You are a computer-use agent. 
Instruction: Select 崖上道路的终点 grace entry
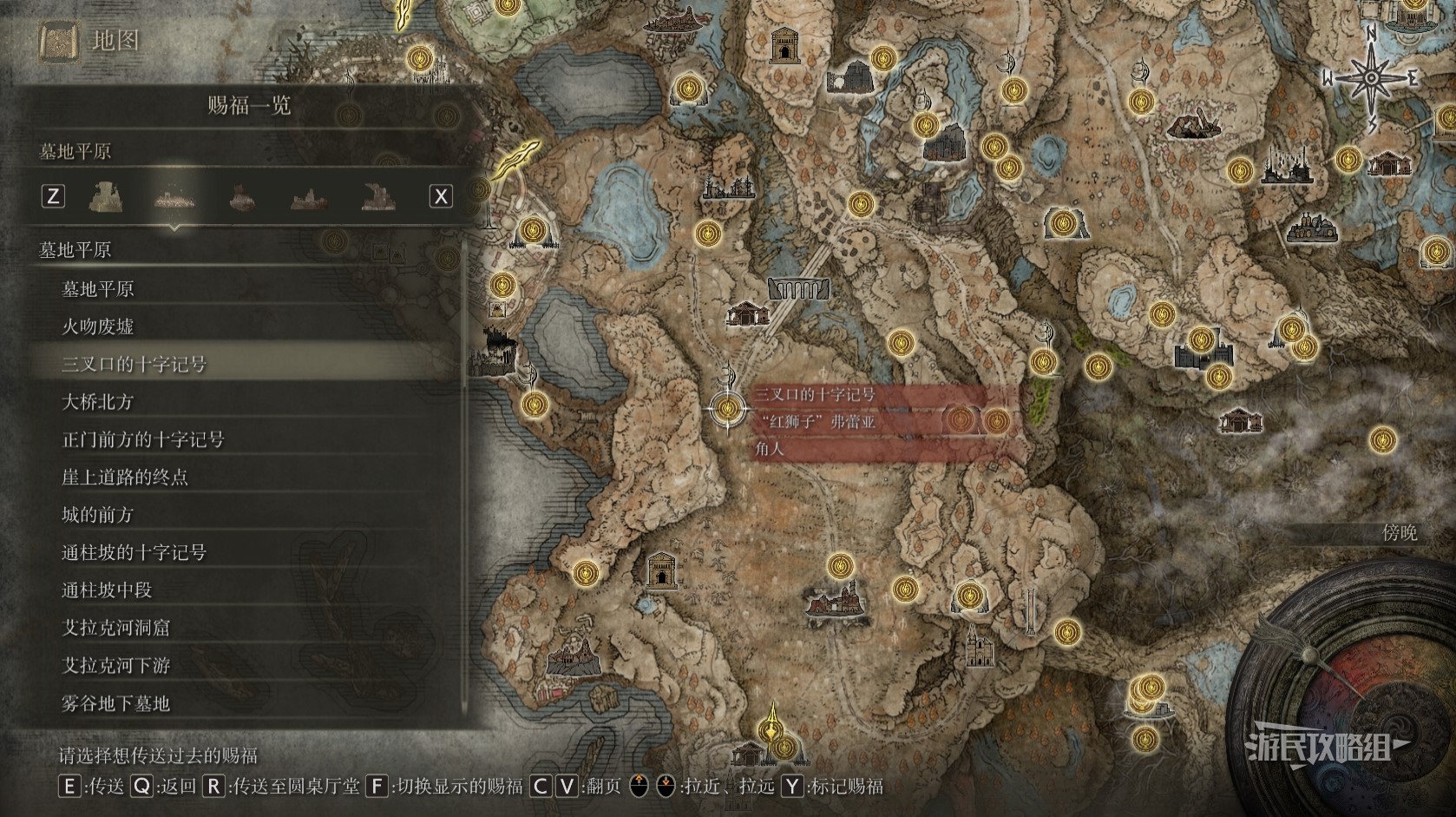coord(125,477)
